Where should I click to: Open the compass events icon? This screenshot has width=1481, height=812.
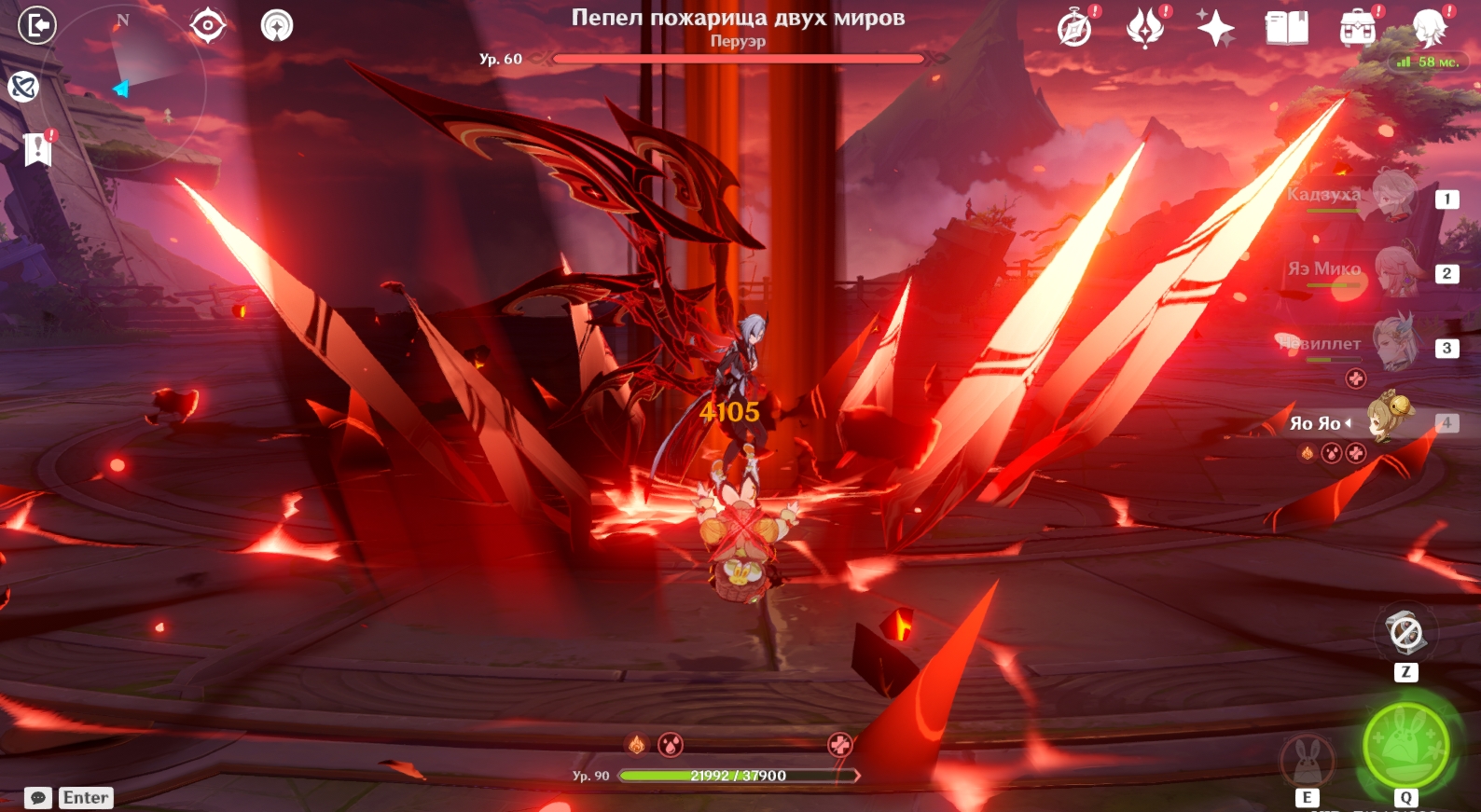coord(1074,28)
